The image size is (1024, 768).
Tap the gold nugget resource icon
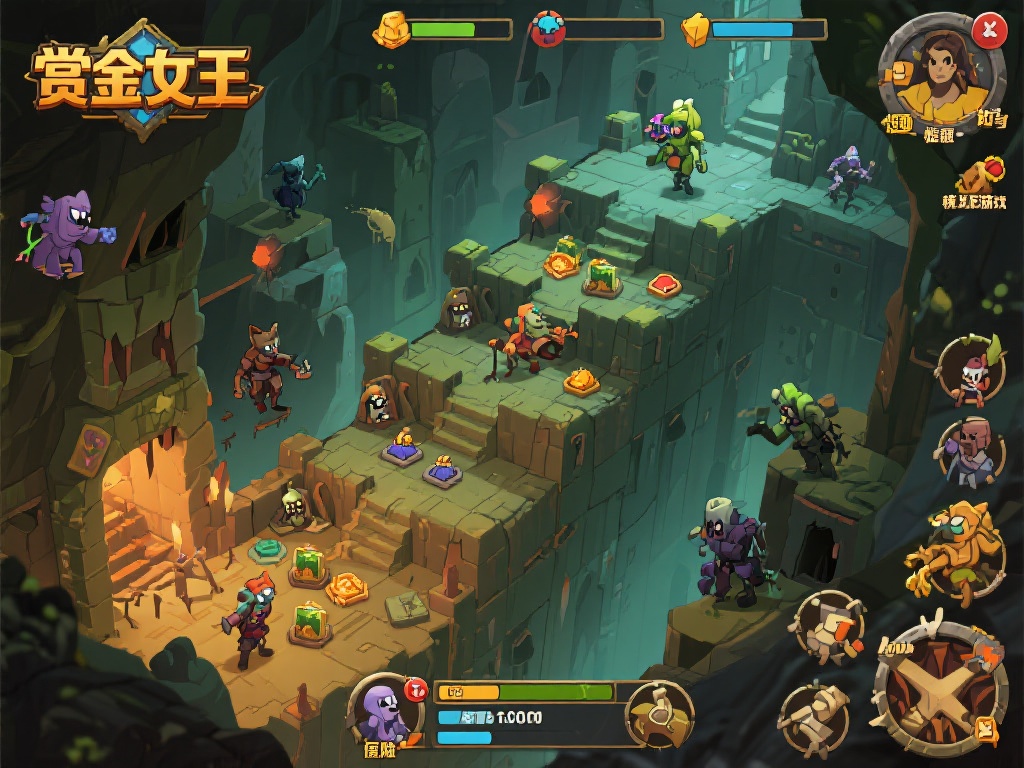pos(391,30)
